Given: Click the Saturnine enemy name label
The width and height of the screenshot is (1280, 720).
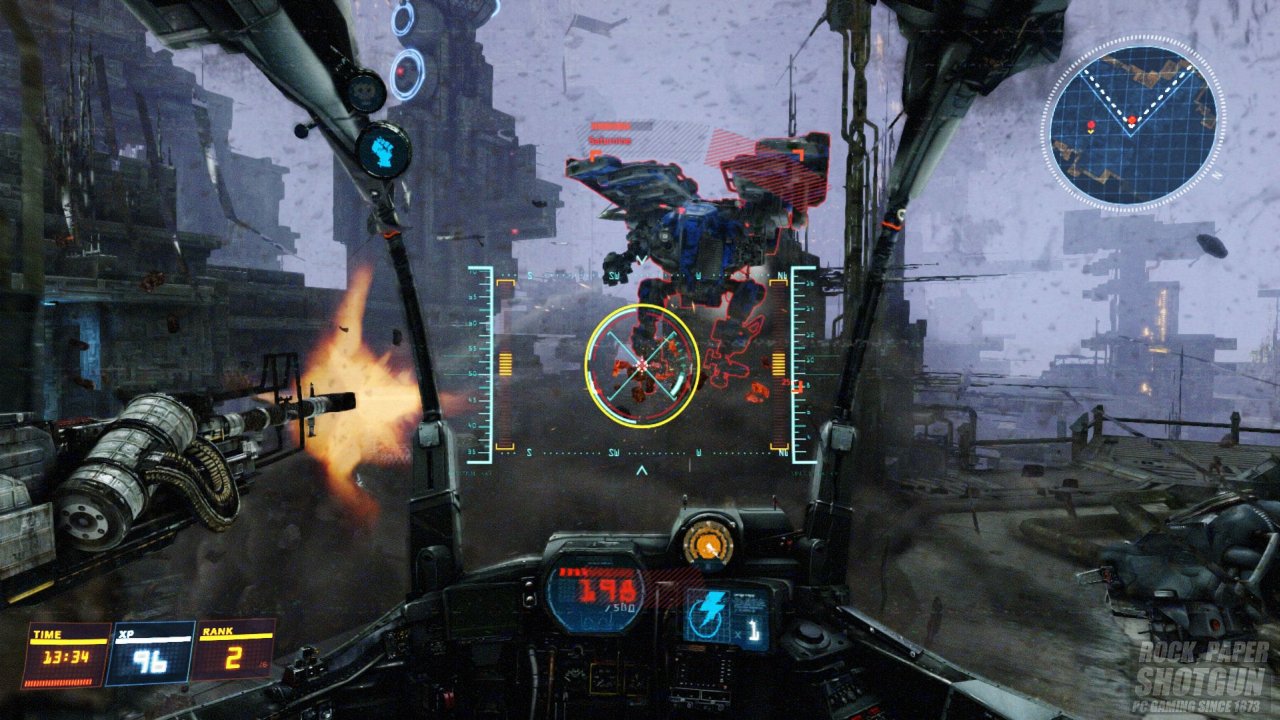Looking at the screenshot, I should [x=612, y=140].
